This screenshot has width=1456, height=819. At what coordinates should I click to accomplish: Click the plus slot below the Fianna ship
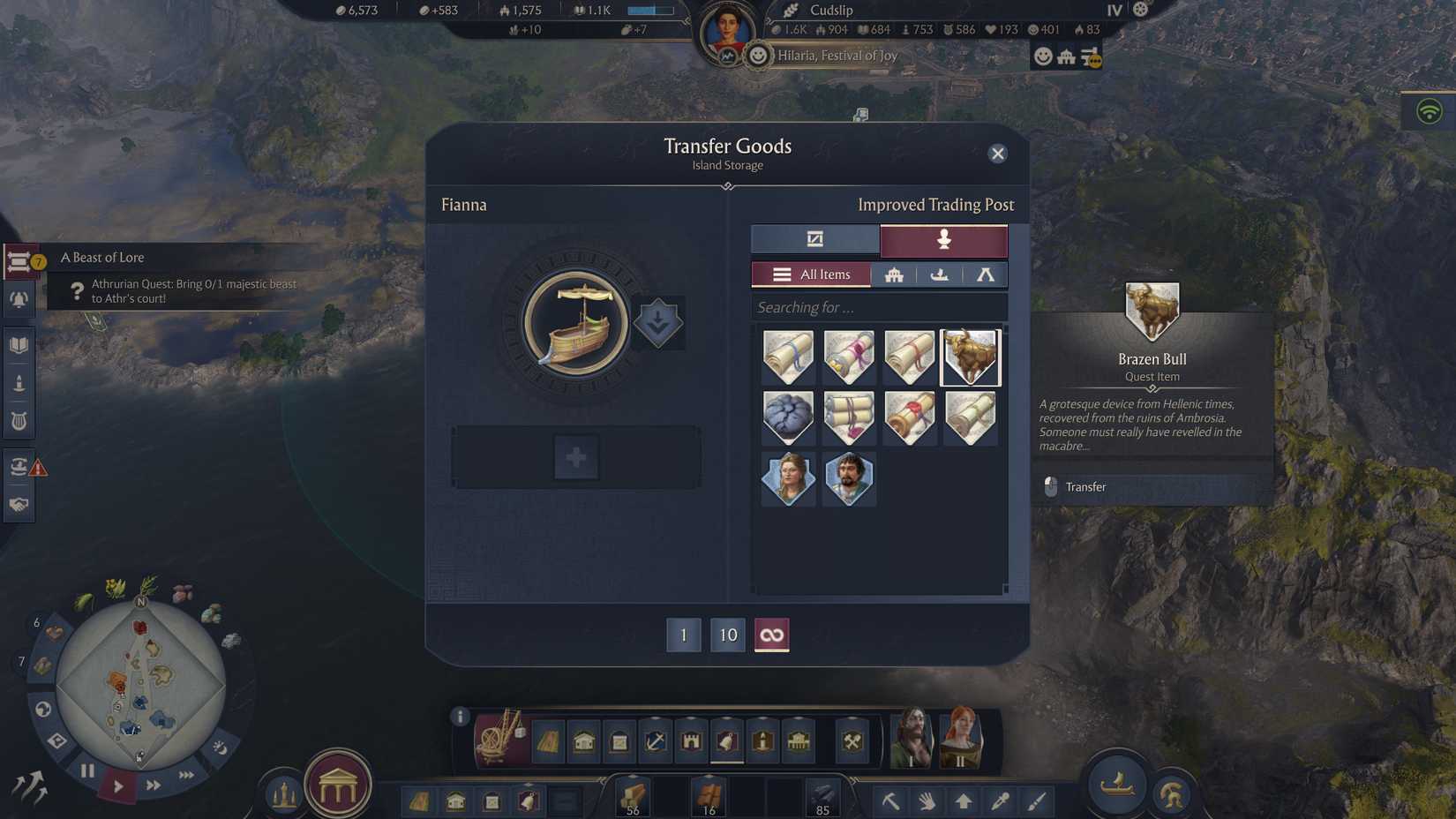pyautogui.click(x=575, y=456)
